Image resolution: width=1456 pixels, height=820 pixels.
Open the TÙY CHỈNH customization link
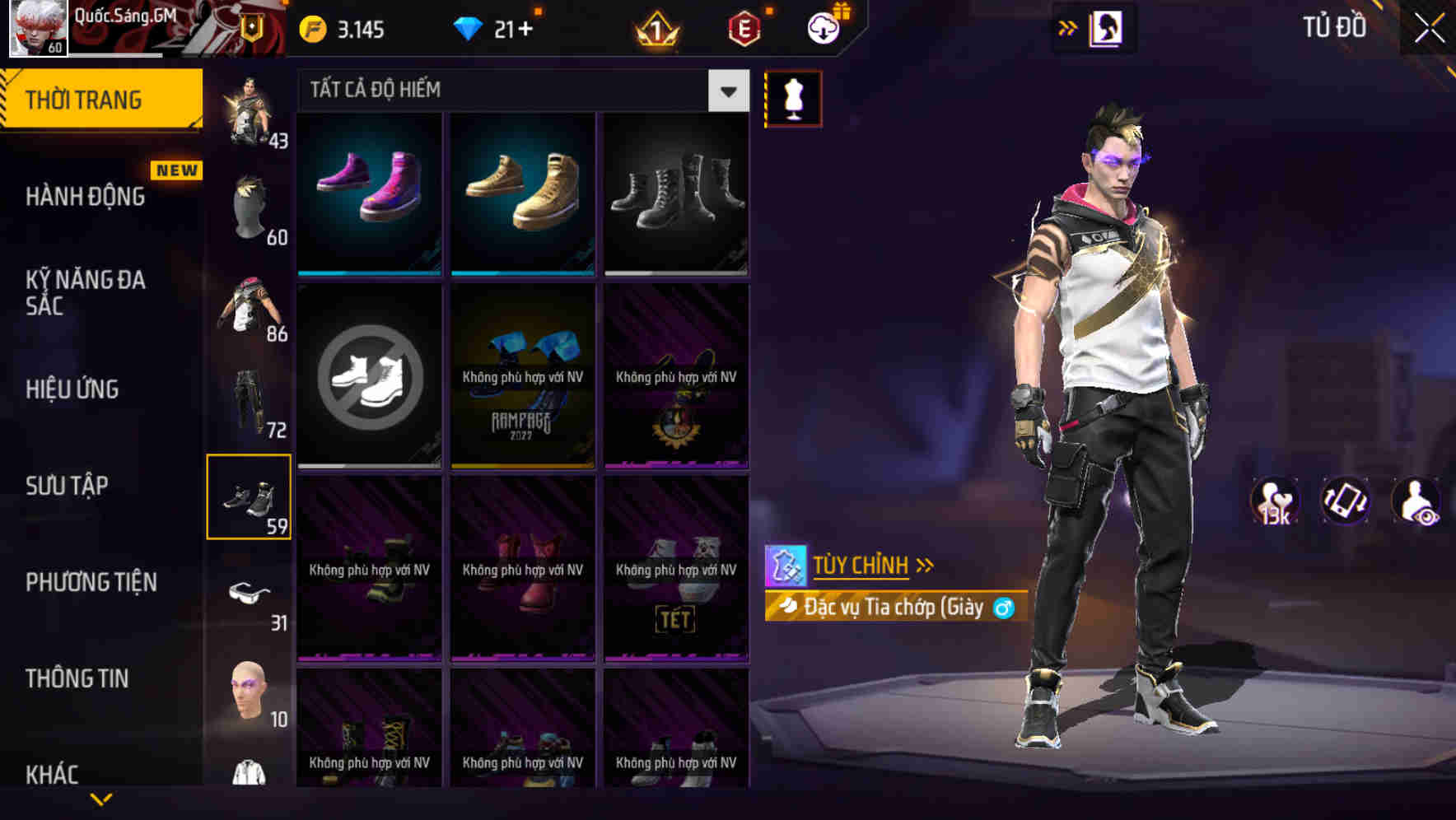[862, 566]
